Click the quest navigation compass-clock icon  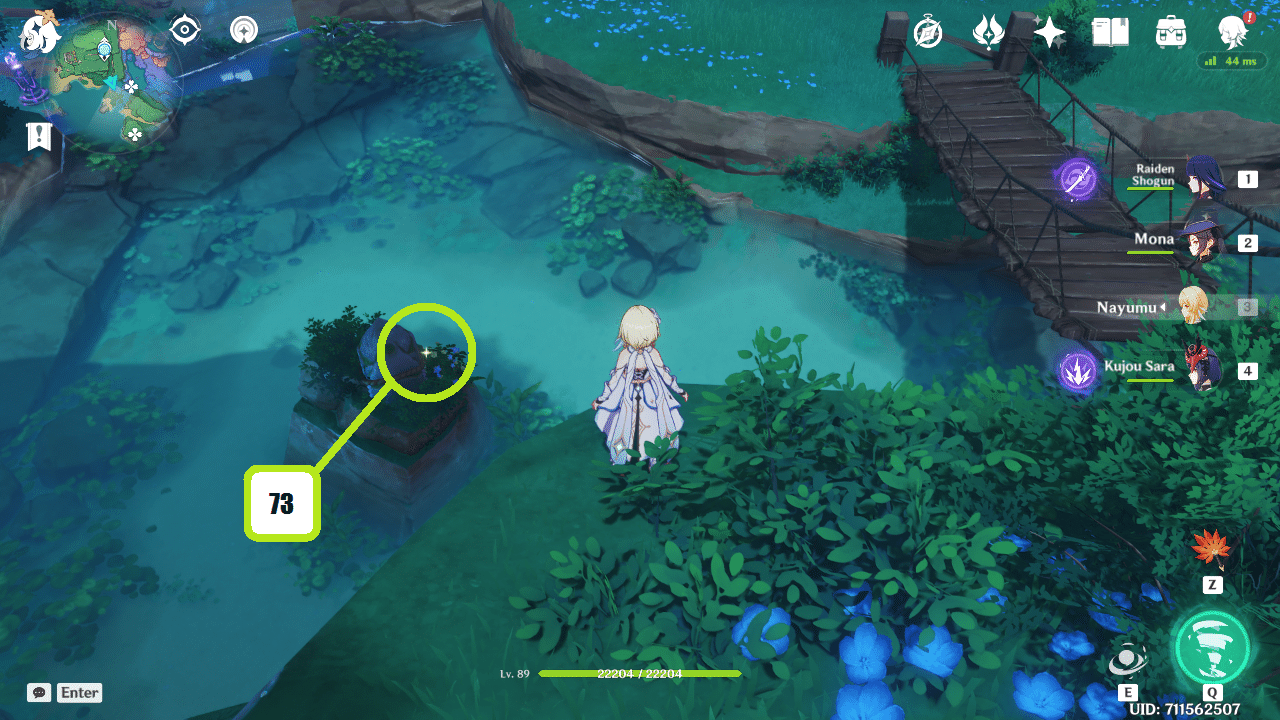[927, 32]
